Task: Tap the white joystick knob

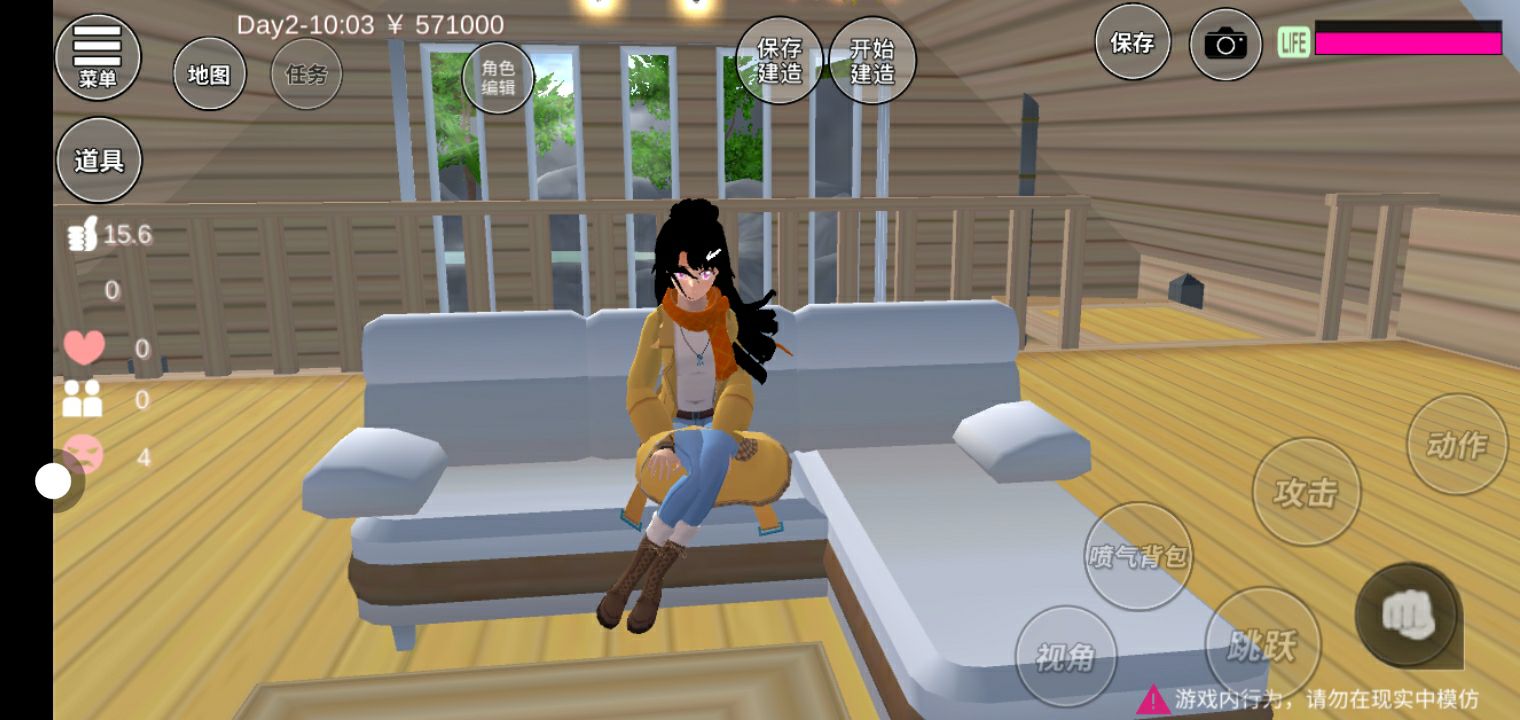Action: (53, 482)
